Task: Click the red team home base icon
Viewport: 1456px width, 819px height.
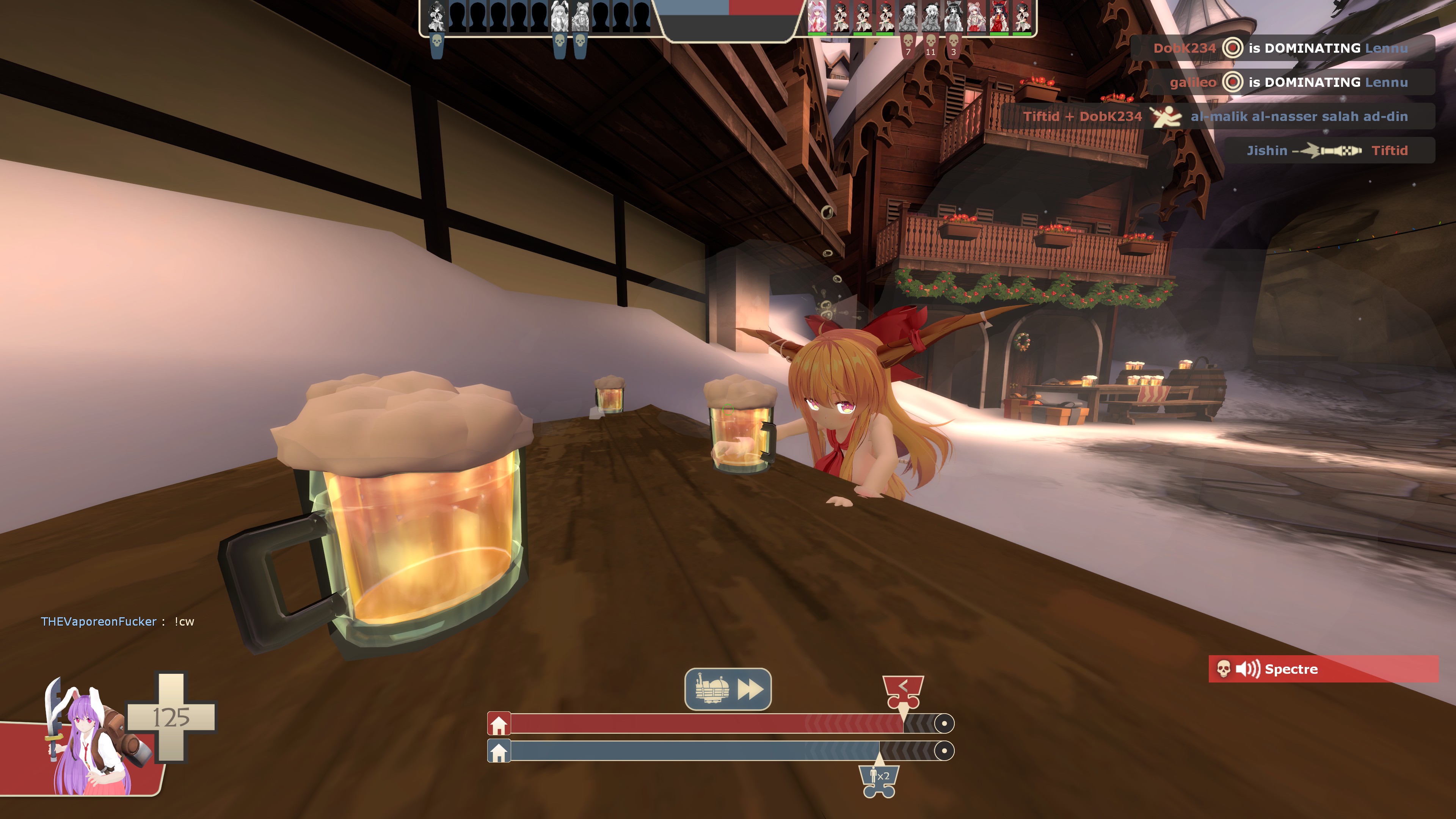Action: pos(499,724)
